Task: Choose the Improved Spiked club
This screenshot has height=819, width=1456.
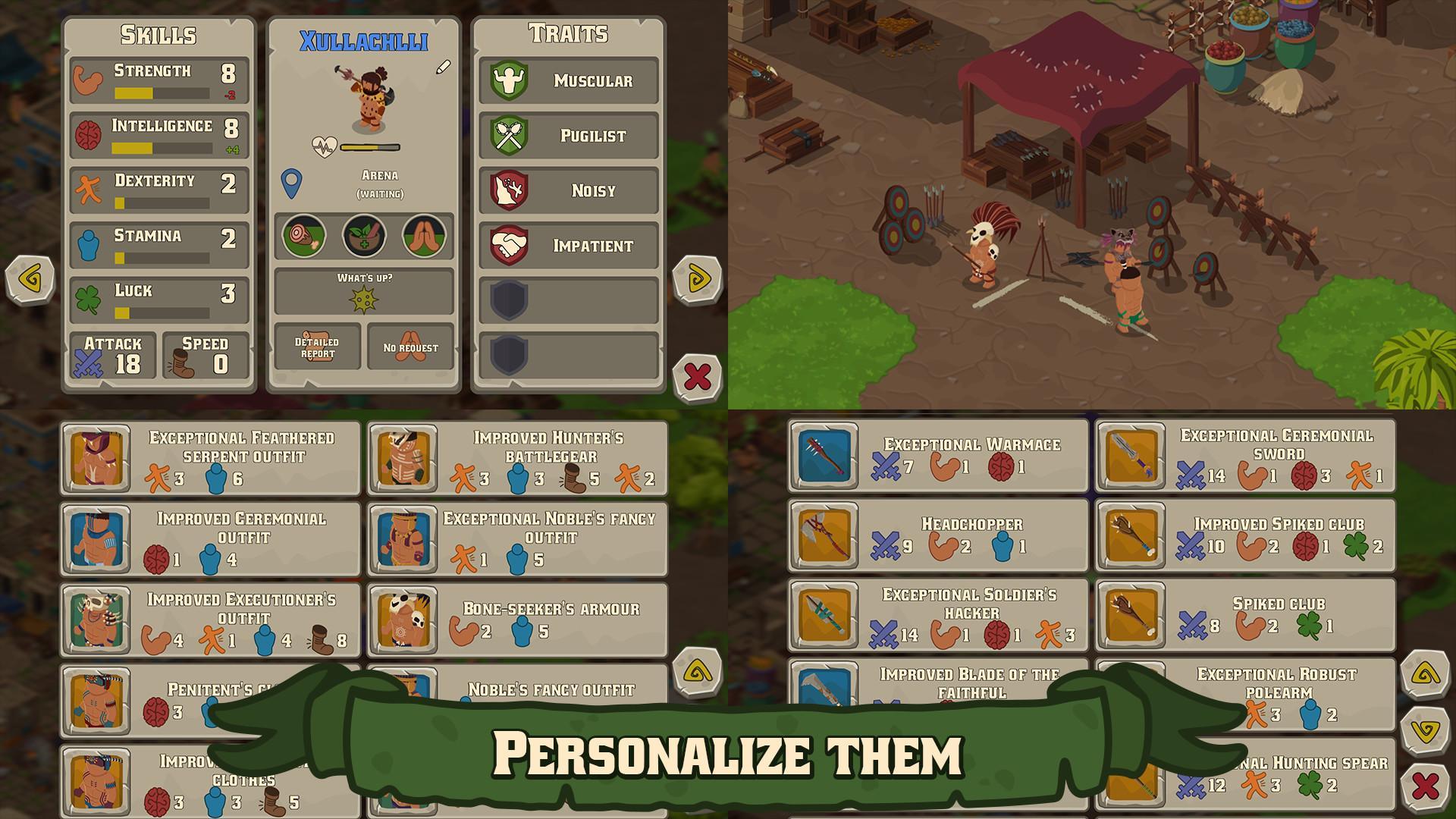Action: point(1245,535)
